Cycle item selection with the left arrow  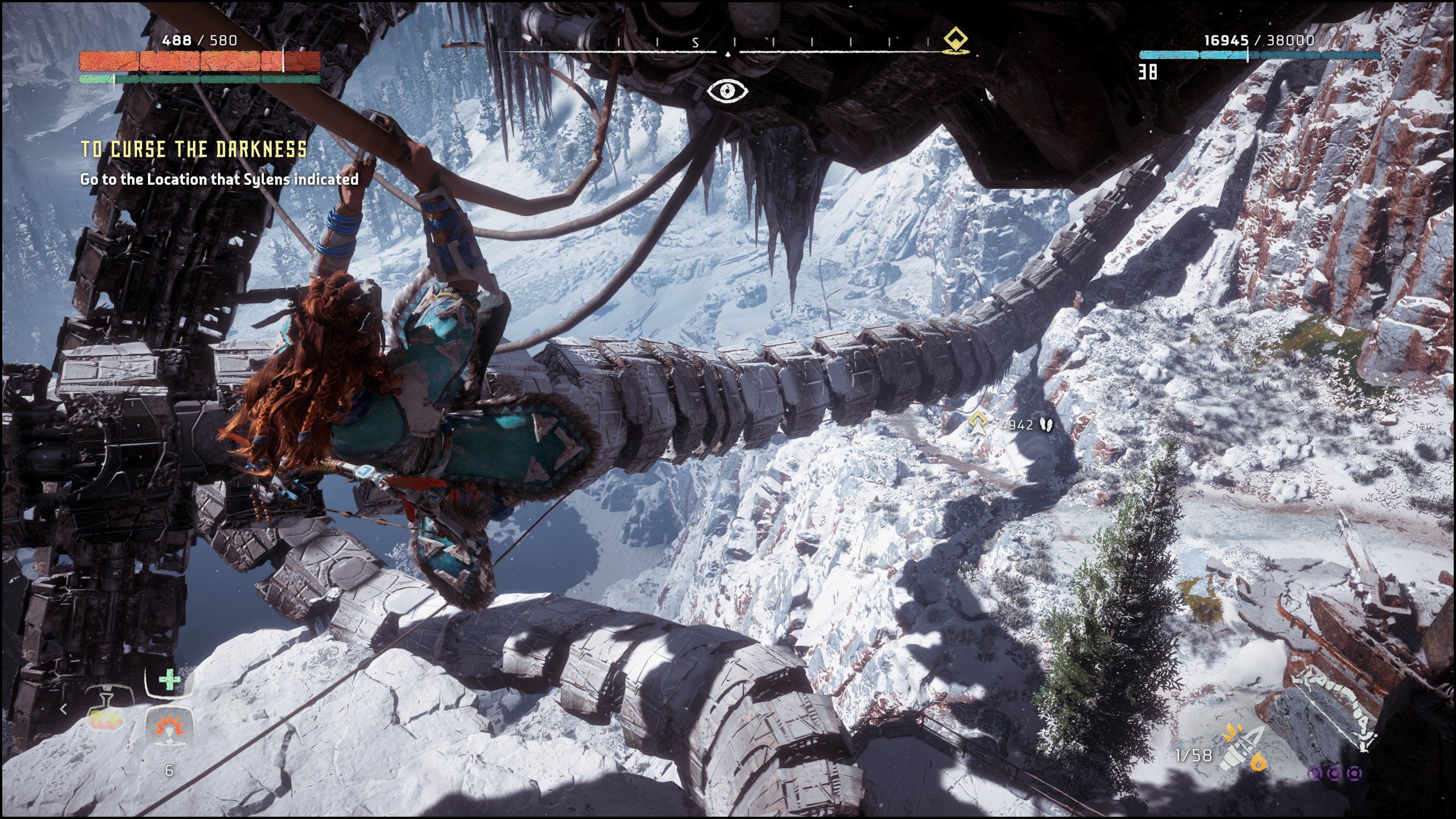coord(64,709)
